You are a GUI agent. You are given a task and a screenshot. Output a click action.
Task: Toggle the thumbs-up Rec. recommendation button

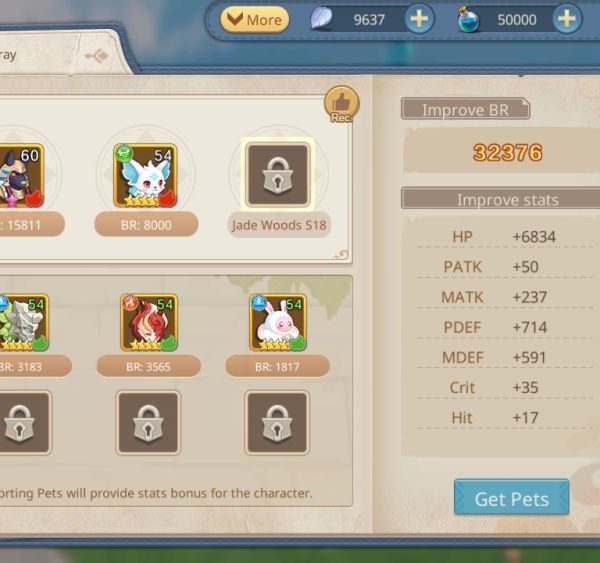(x=341, y=103)
